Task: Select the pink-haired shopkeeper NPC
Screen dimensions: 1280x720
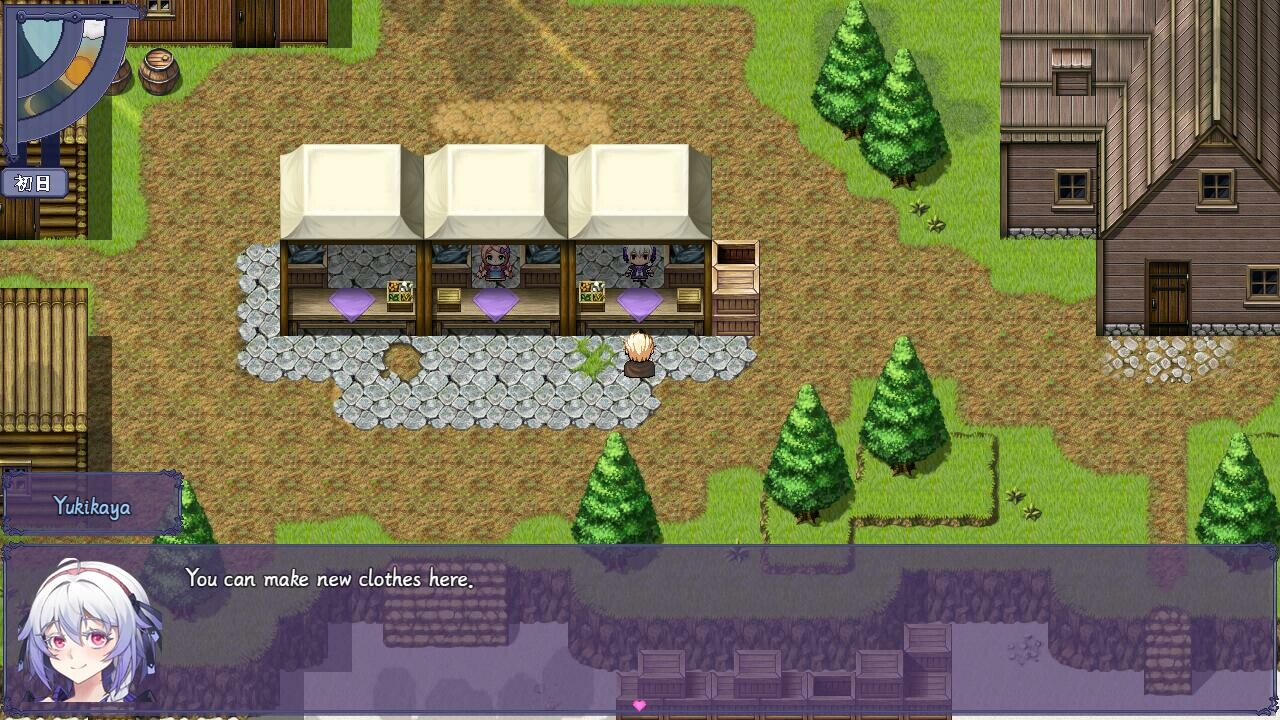Action: click(x=492, y=262)
